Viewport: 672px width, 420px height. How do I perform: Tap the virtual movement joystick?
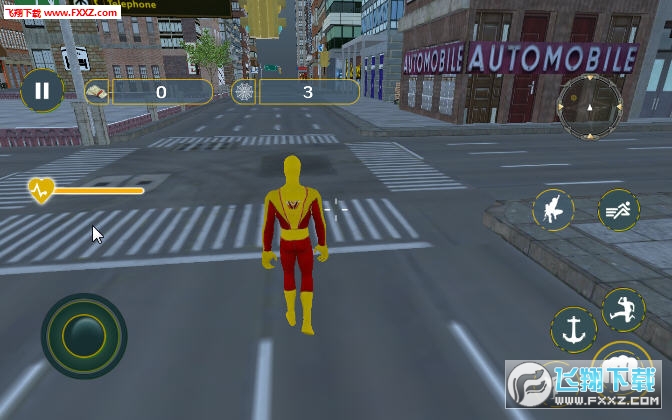pos(83,336)
